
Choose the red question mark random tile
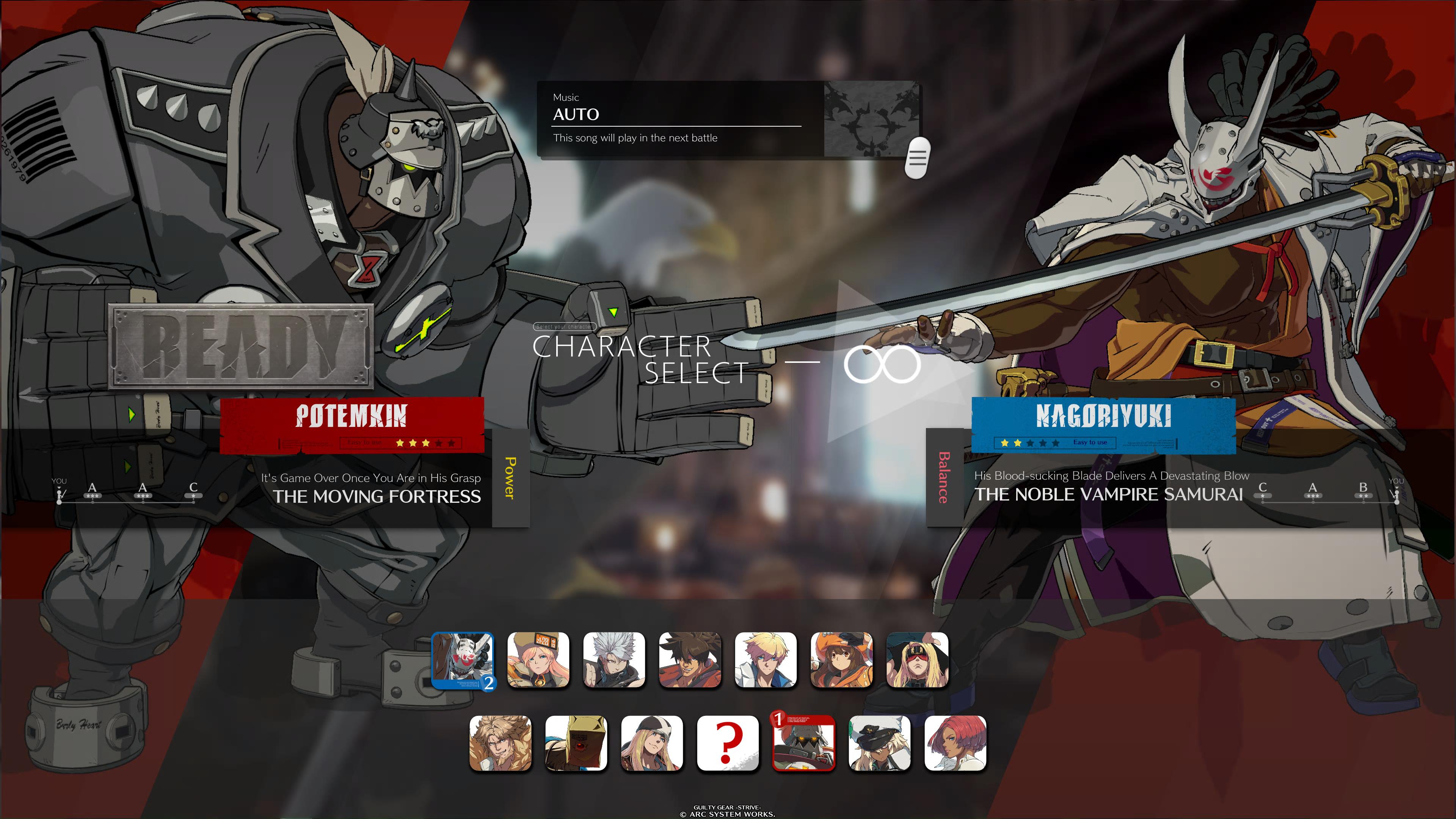(728, 743)
